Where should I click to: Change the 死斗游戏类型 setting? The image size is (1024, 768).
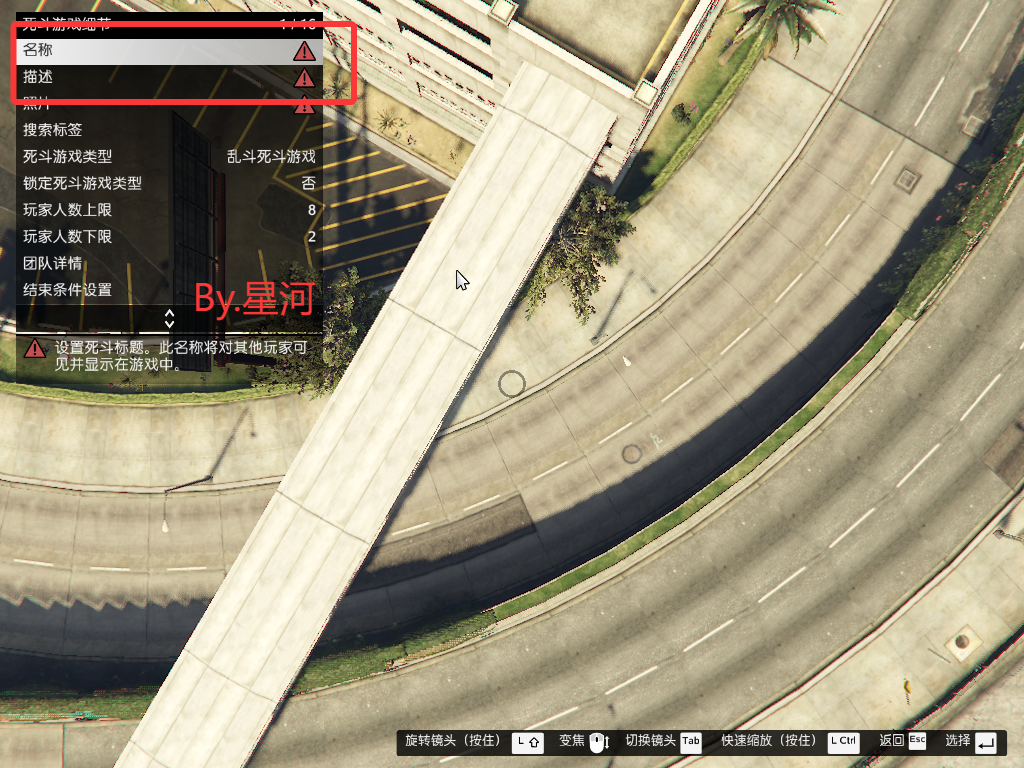[x=168, y=157]
